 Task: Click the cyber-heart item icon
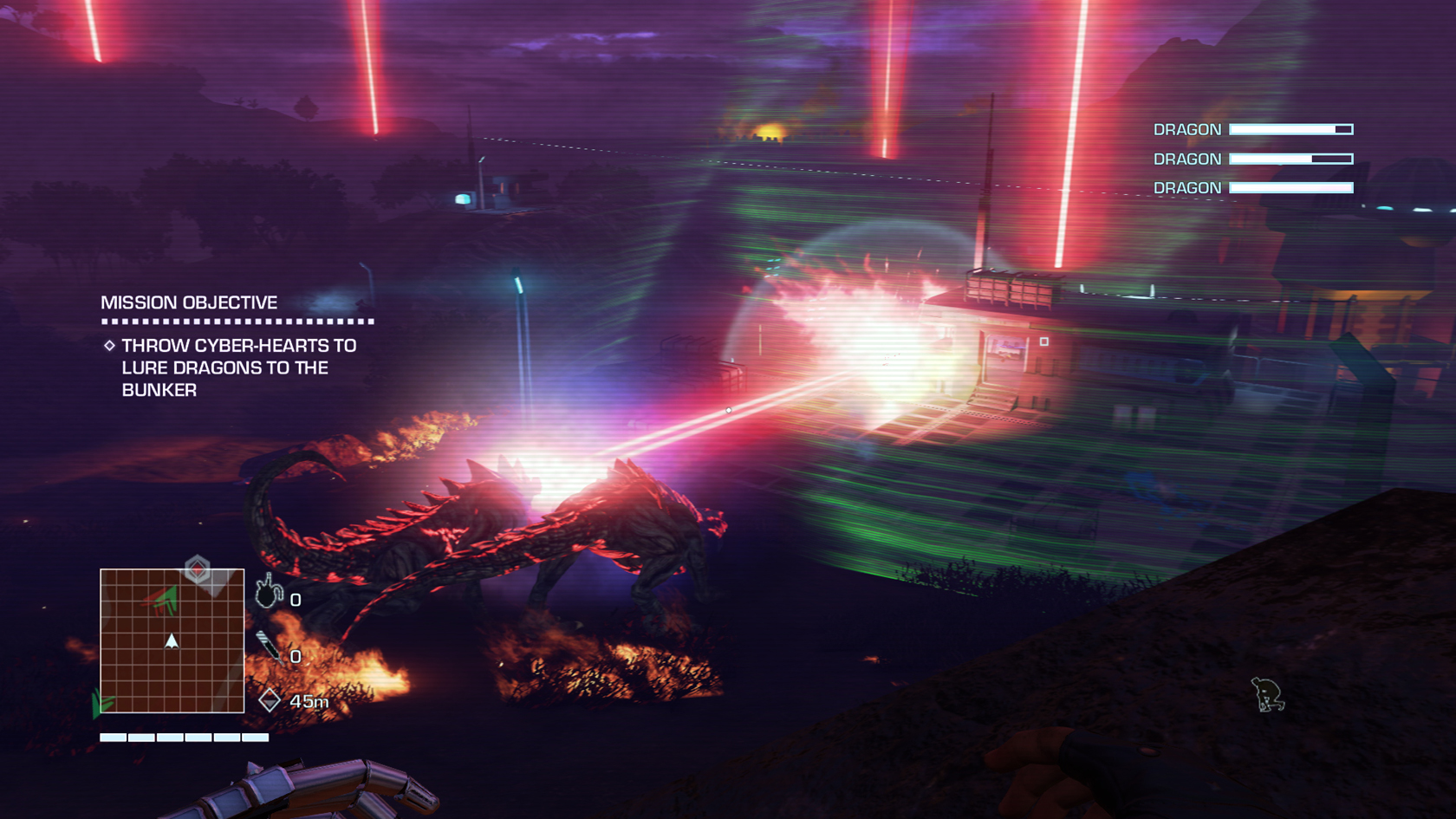[x=269, y=592]
